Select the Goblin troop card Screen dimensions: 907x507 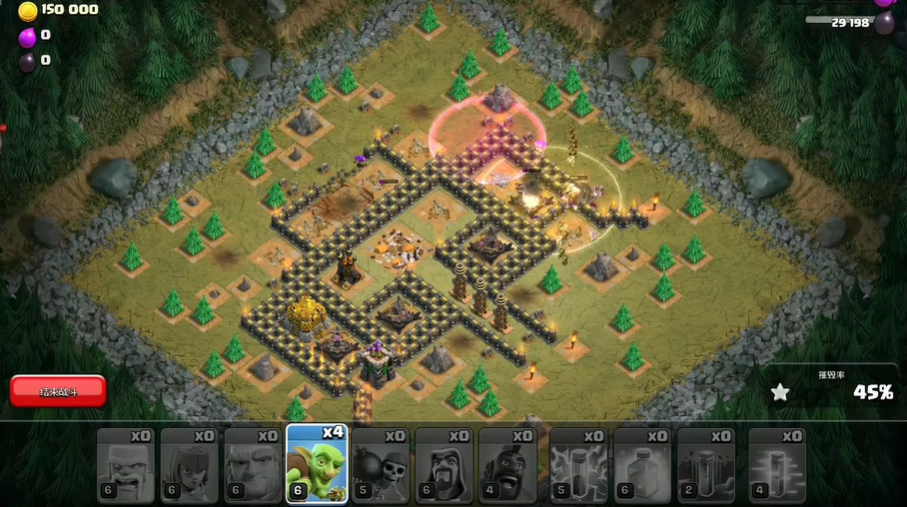316,464
